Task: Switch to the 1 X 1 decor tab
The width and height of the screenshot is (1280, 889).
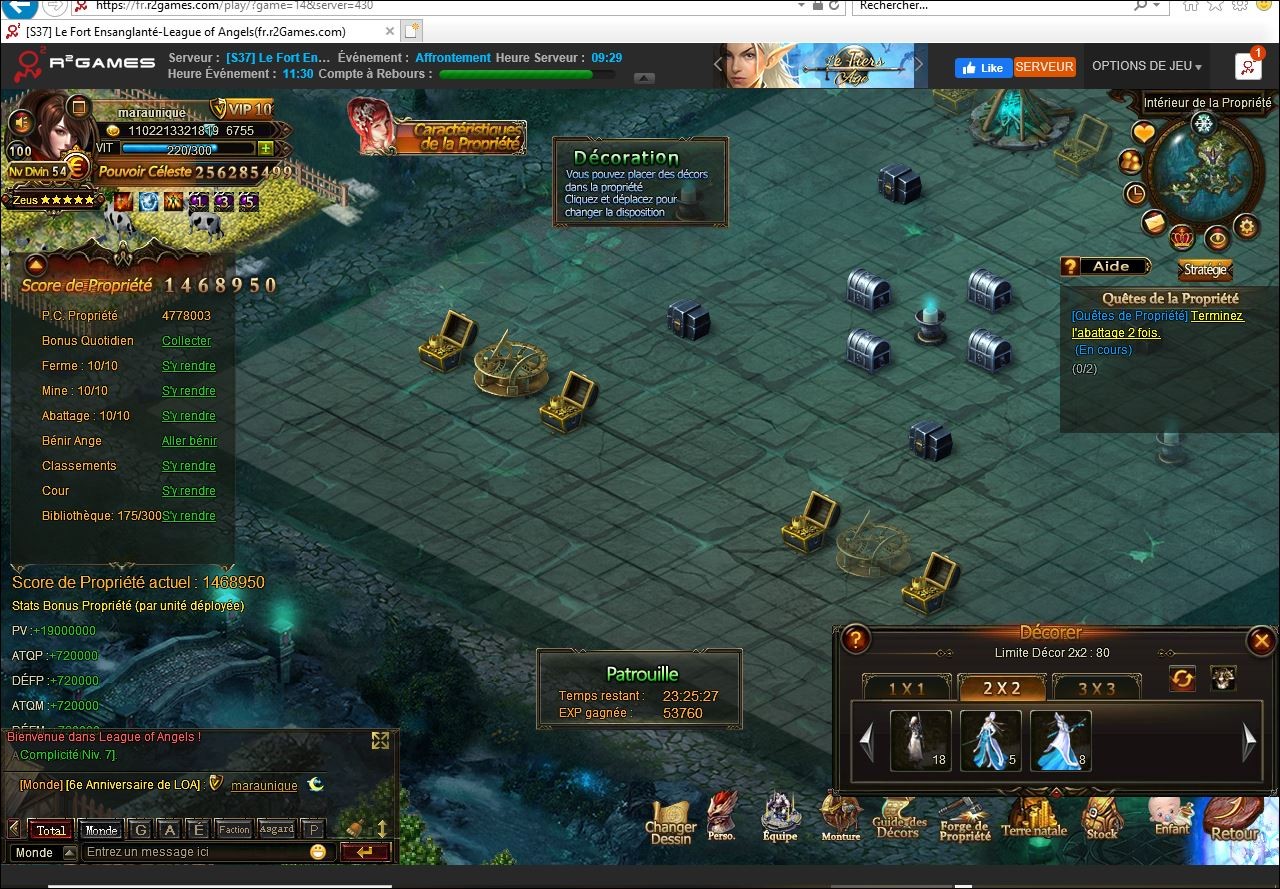Action: [x=907, y=688]
